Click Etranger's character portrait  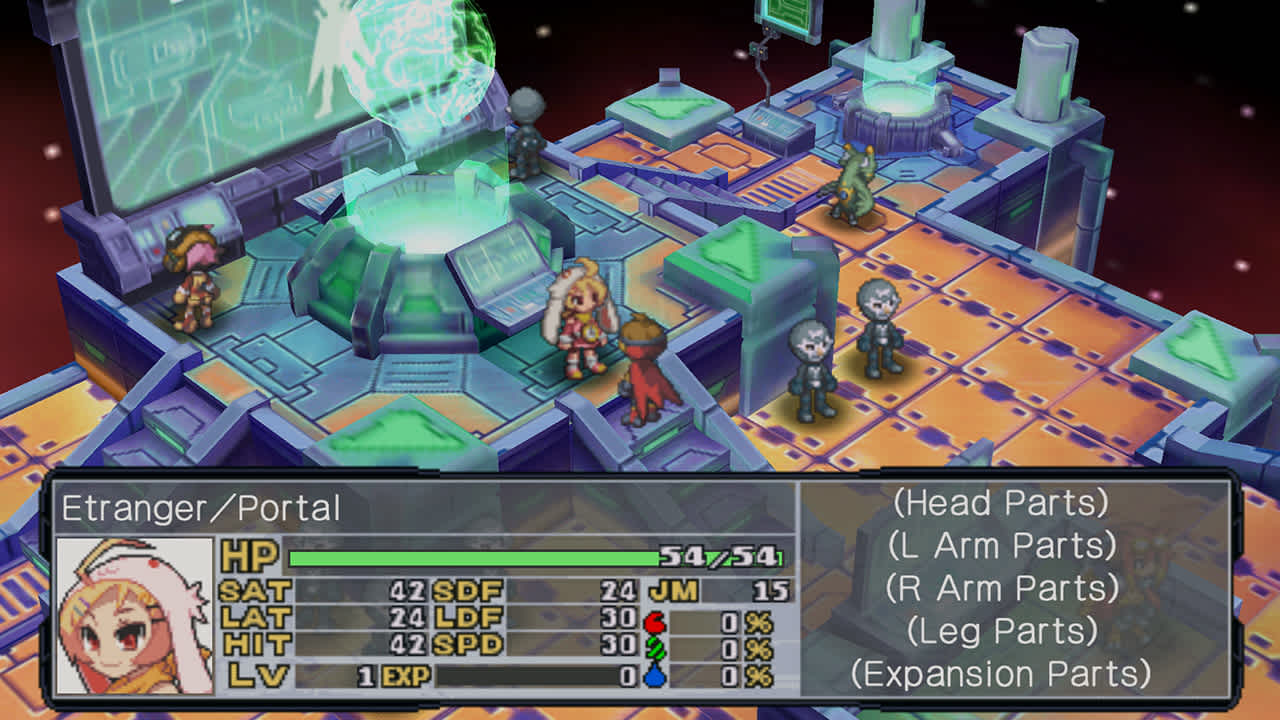click(x=135, y=615)
